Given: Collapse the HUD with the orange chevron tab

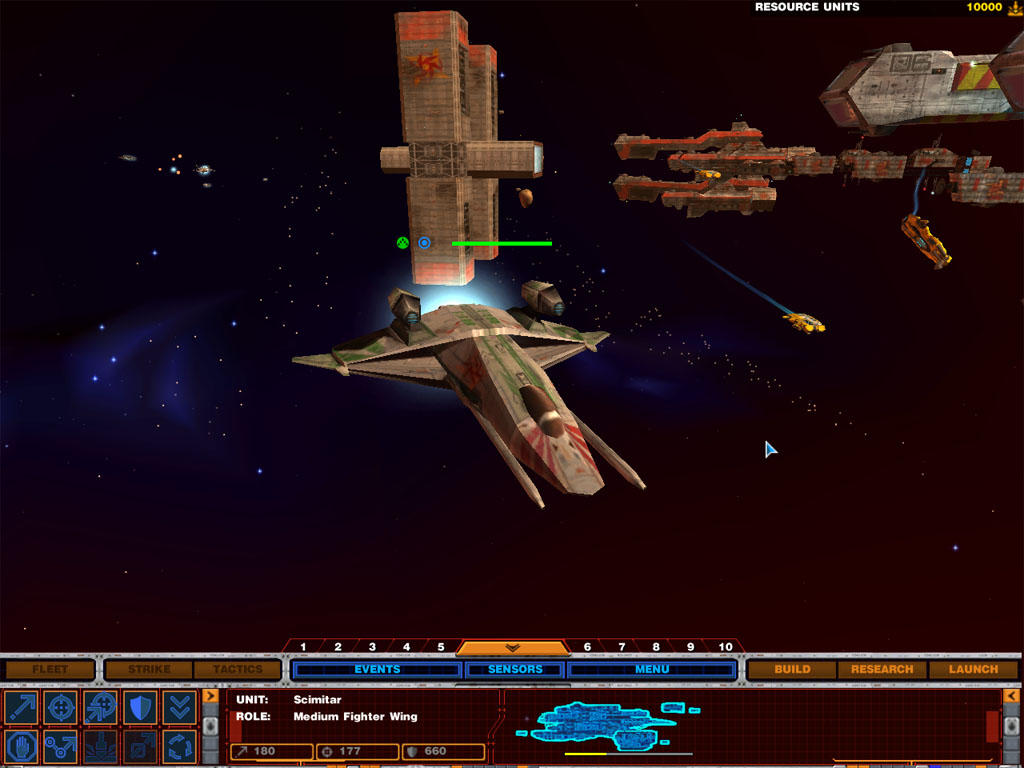Looking at the screenshot, I should 513,648.
